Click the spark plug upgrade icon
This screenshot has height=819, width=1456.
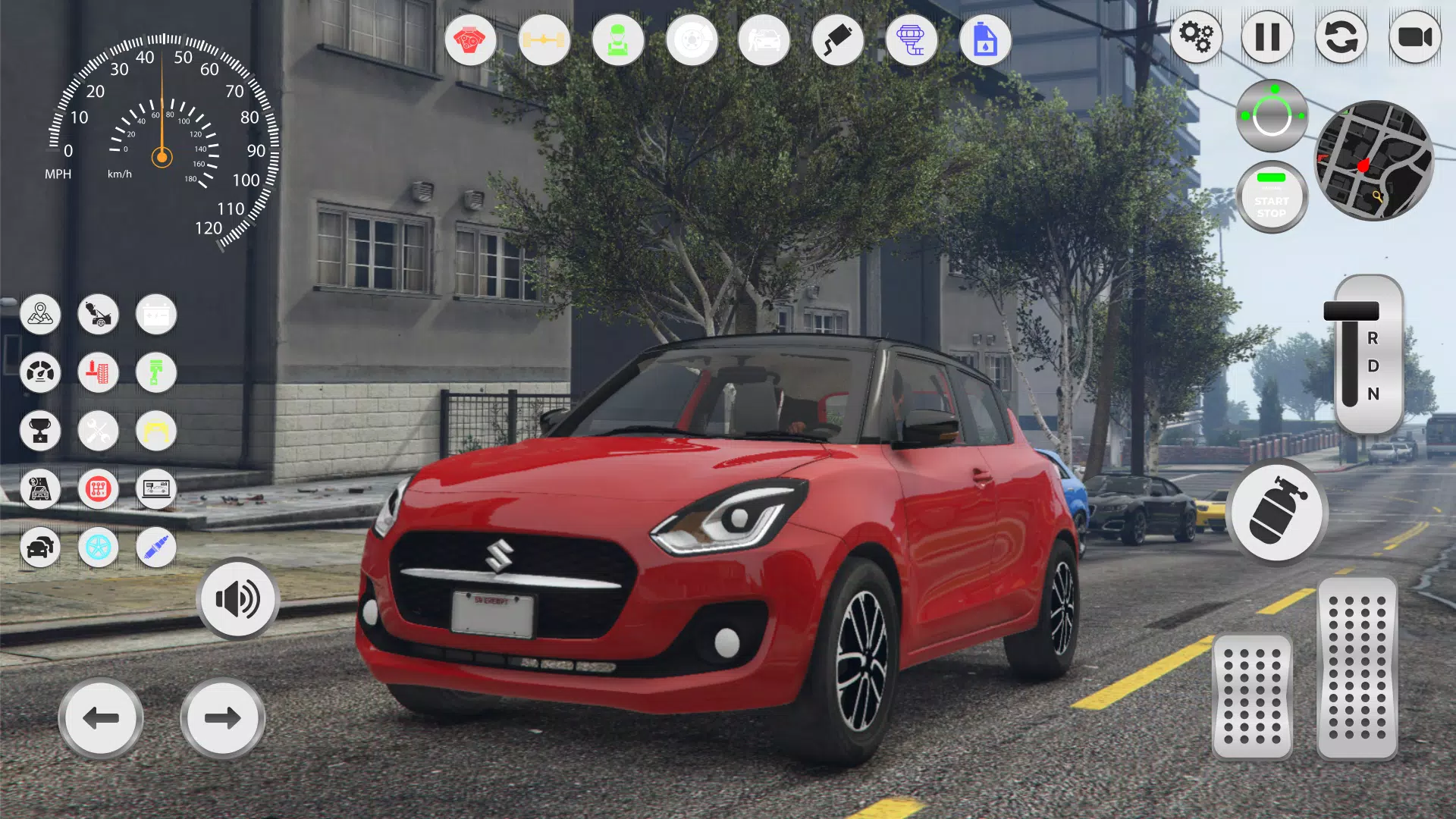pos(155,548)
